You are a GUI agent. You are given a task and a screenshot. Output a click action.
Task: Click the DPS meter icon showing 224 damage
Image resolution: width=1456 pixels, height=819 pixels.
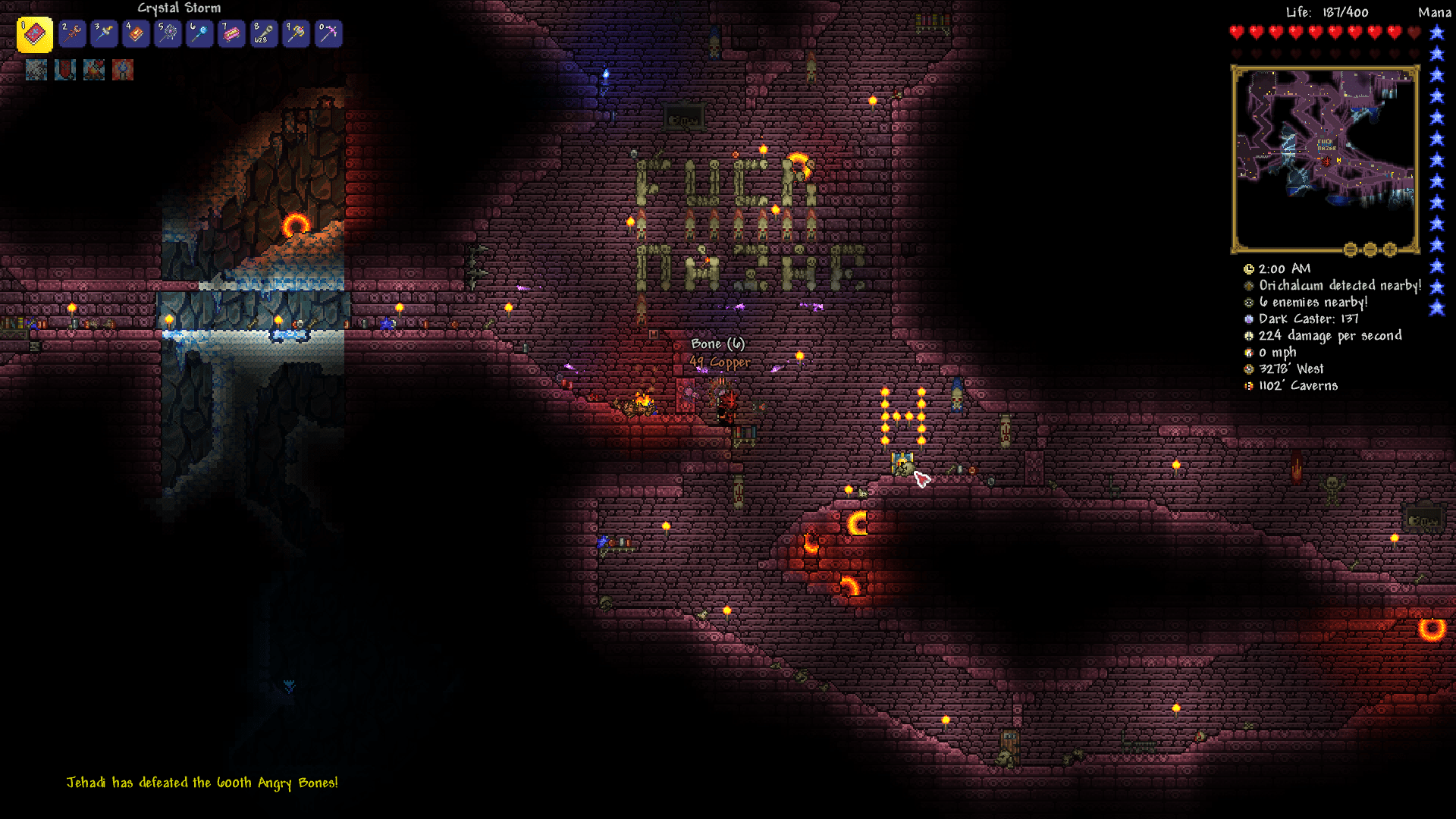tap(1247, 335)
